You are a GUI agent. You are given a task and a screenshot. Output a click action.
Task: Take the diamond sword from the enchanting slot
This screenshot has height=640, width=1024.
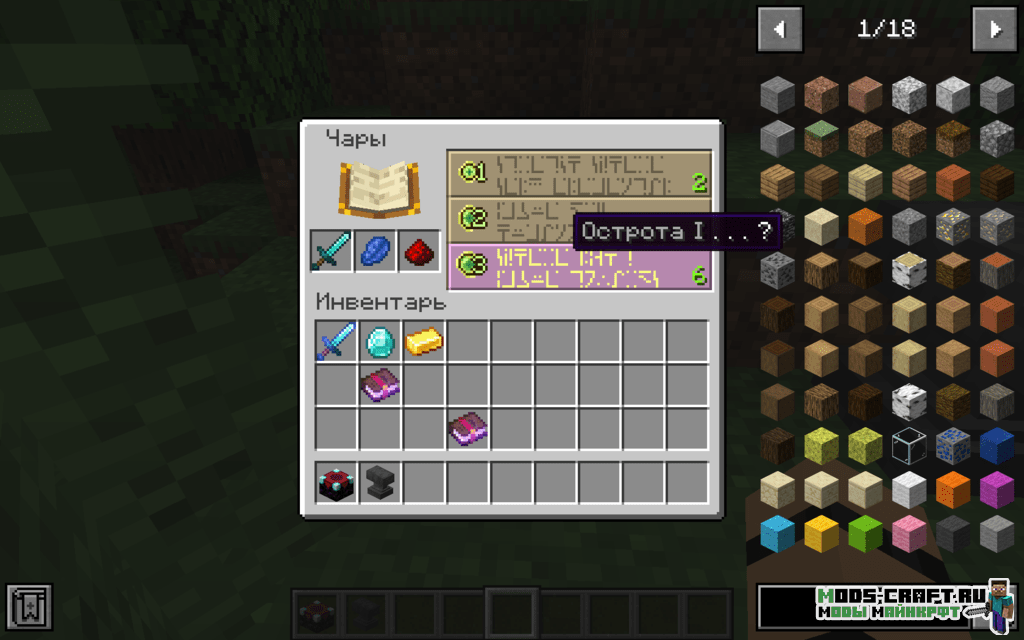(331, 251)
